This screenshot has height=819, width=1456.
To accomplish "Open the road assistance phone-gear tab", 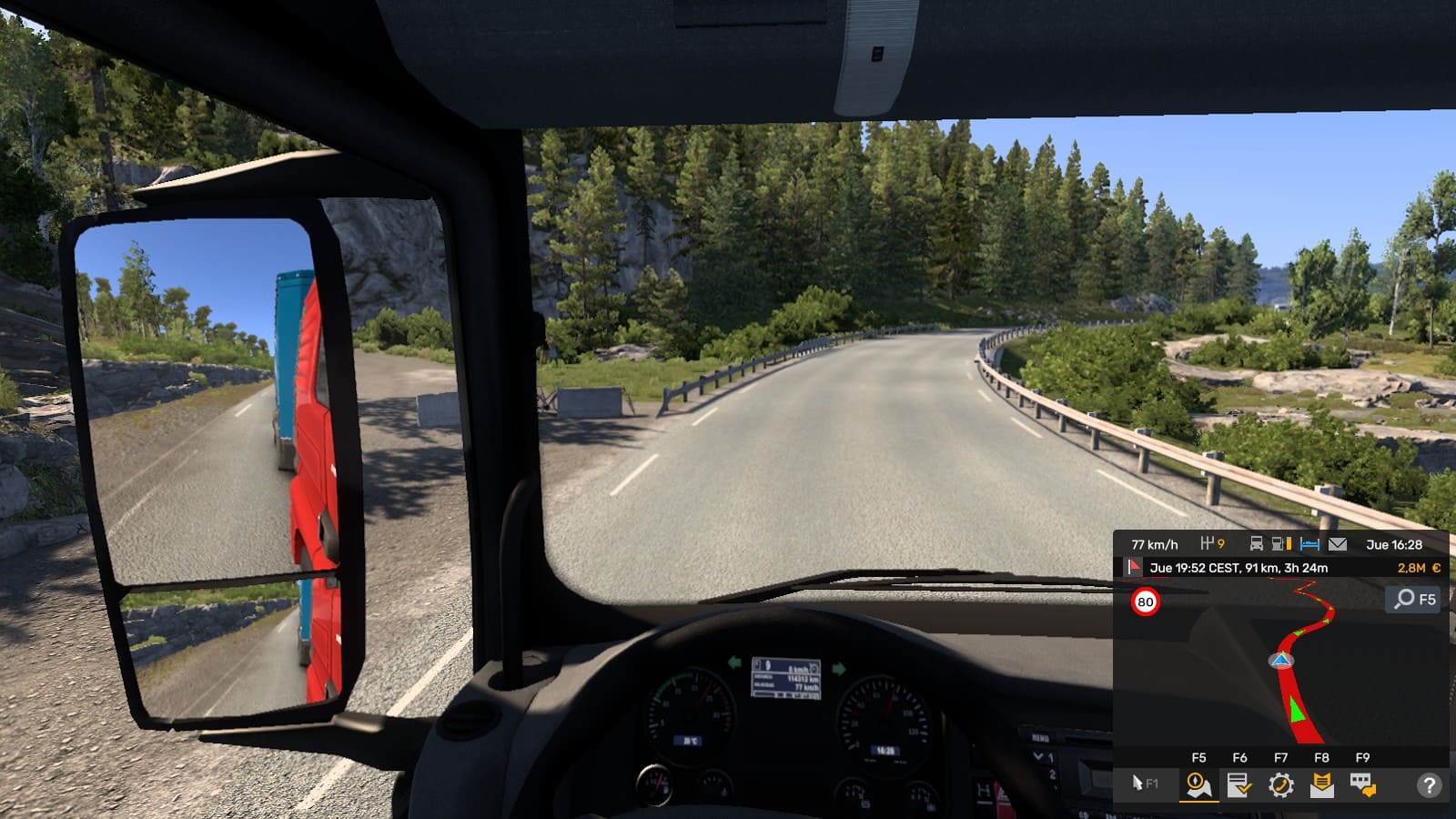I will [1280, 784].
